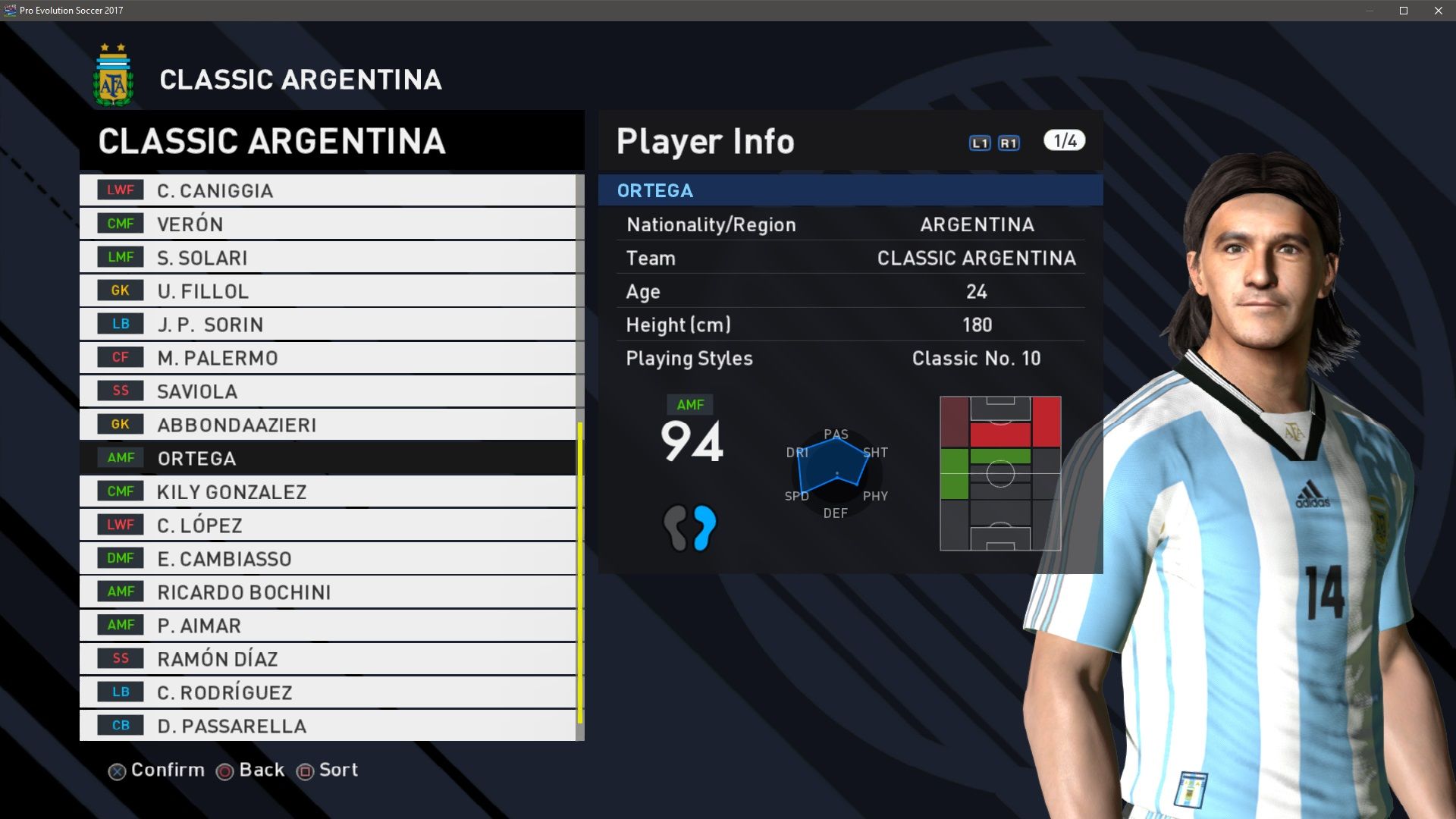Close the game window

point(1439,11)
